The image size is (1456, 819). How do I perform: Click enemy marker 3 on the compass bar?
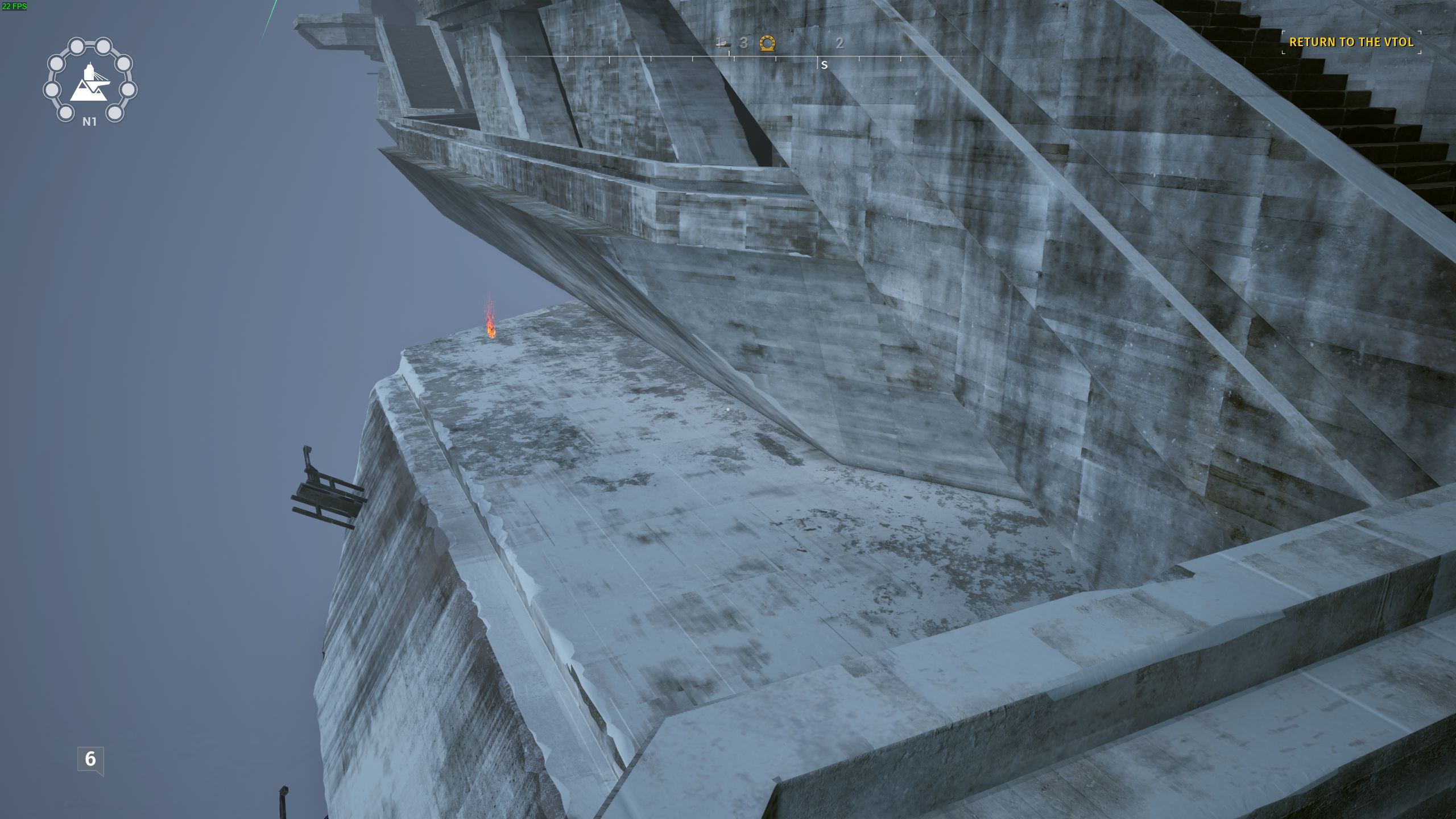(744, 43)
